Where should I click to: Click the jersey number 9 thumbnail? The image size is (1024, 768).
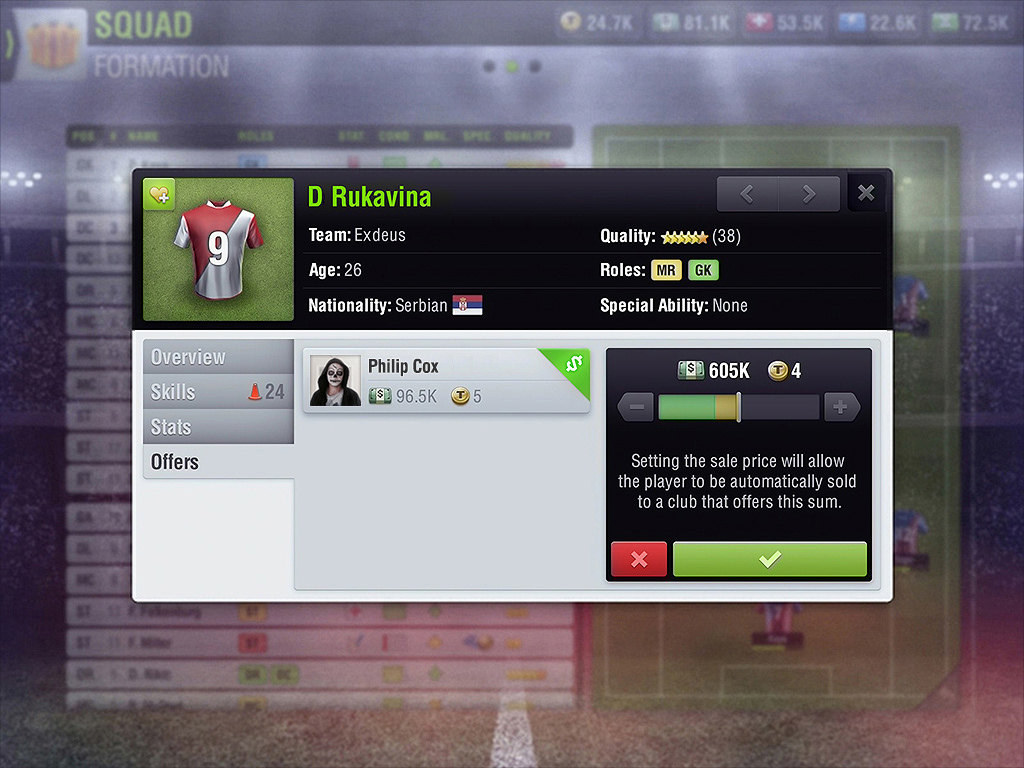(x=218, y=250)
